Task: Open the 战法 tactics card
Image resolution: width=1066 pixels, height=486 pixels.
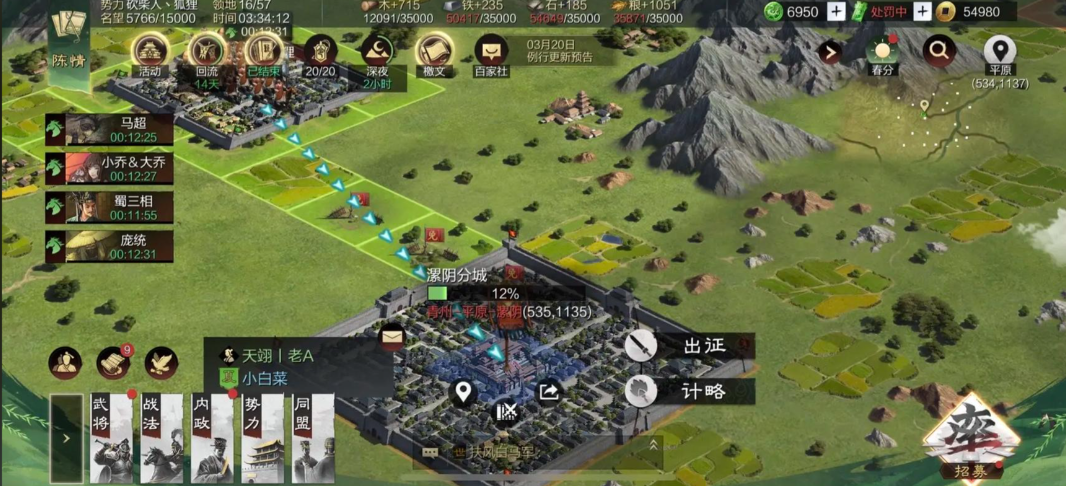Action: click(x=161, y=438)
